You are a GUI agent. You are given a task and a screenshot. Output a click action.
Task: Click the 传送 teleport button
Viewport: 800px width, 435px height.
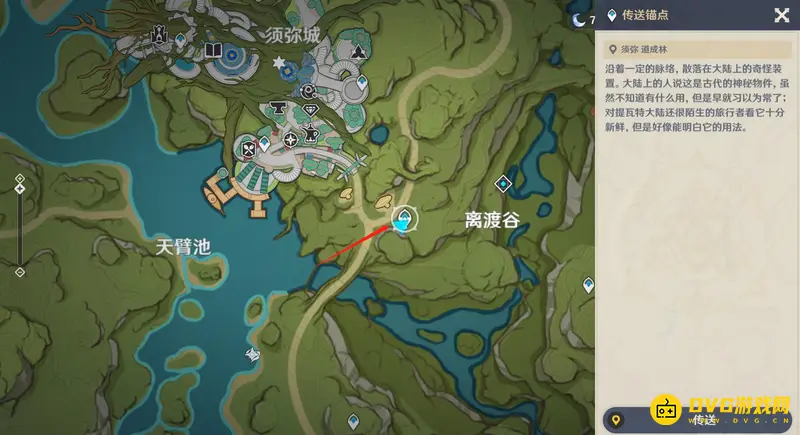point(698,420)
